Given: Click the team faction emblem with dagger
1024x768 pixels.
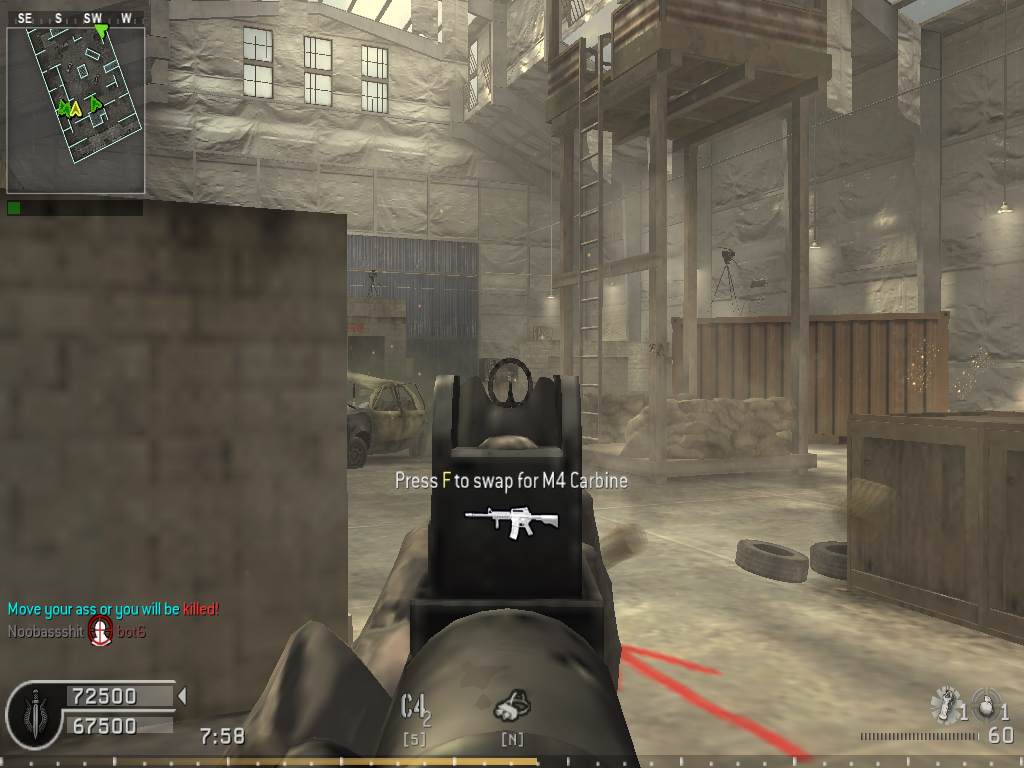Looking at the screenshot, I should [36, 712].
